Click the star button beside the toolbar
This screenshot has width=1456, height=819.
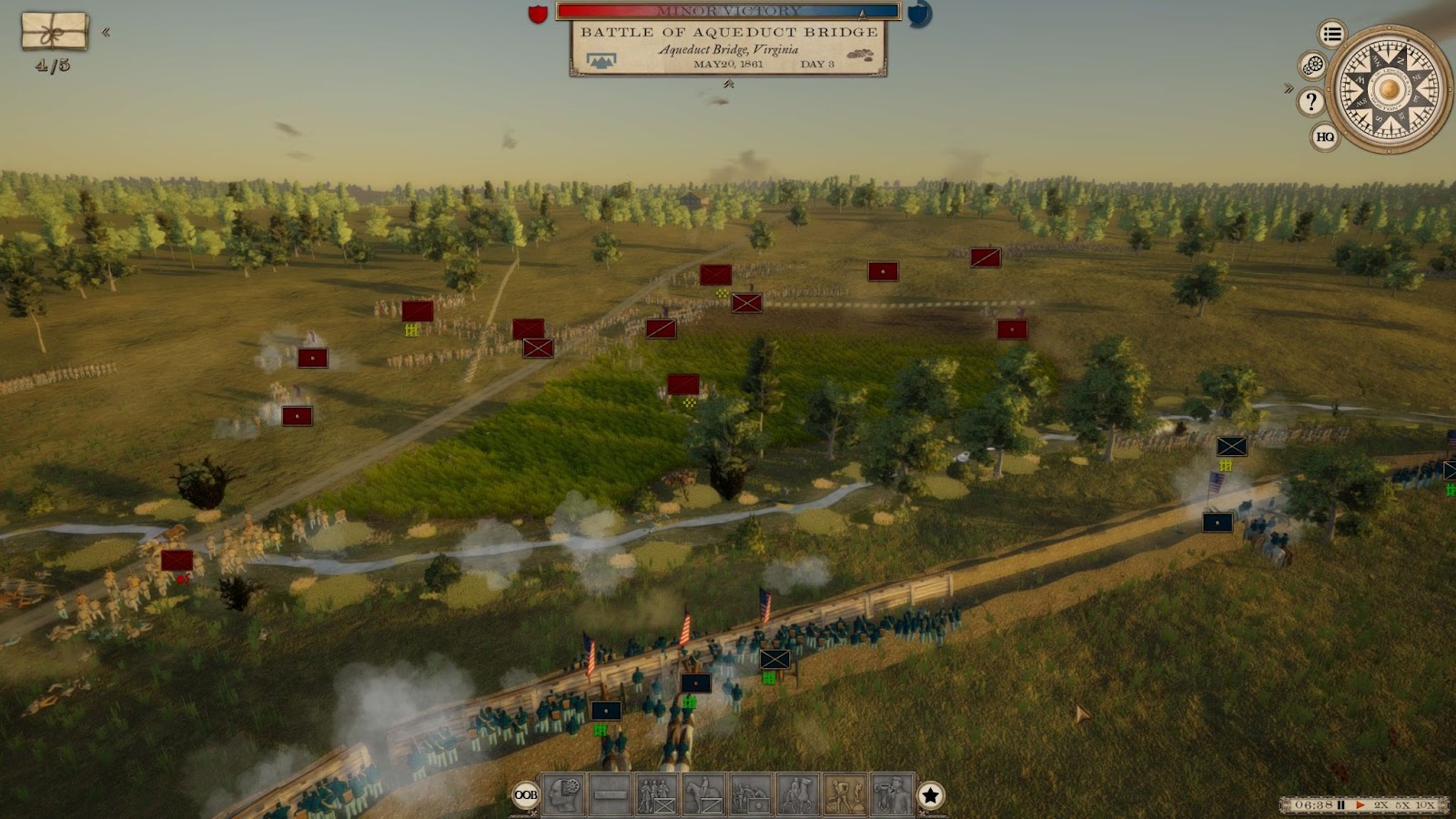930,795
